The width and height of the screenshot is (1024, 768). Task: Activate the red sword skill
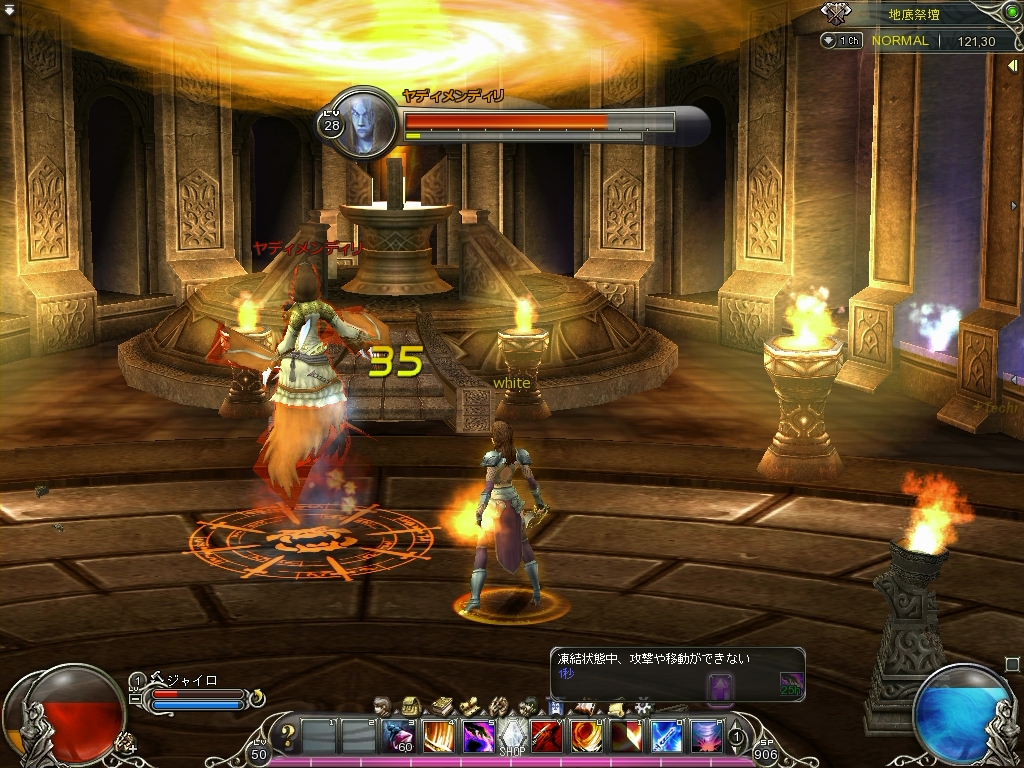click(x=546, y=737)
